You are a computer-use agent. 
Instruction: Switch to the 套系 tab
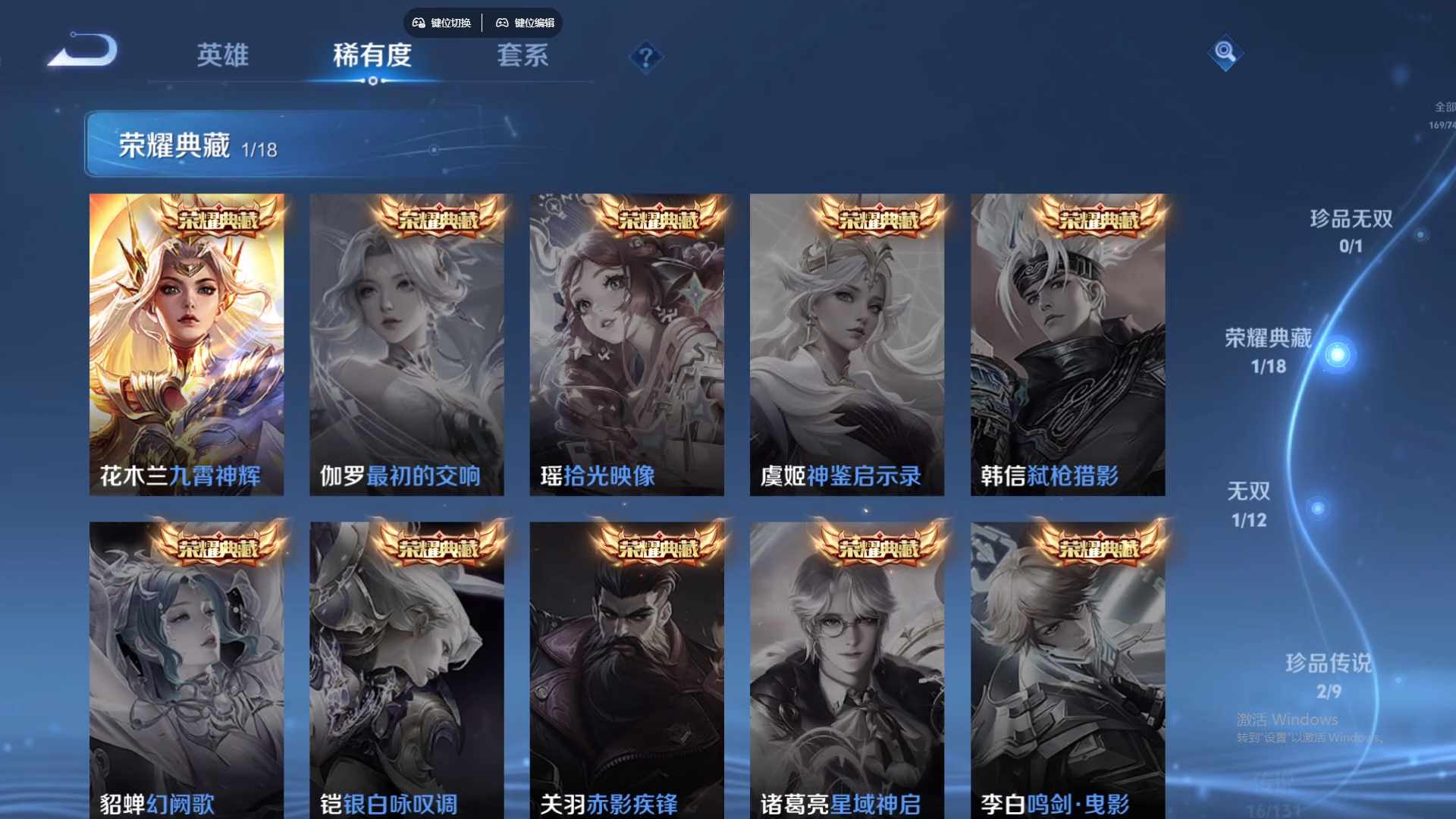pyautogui.click(x=523, y=55)
